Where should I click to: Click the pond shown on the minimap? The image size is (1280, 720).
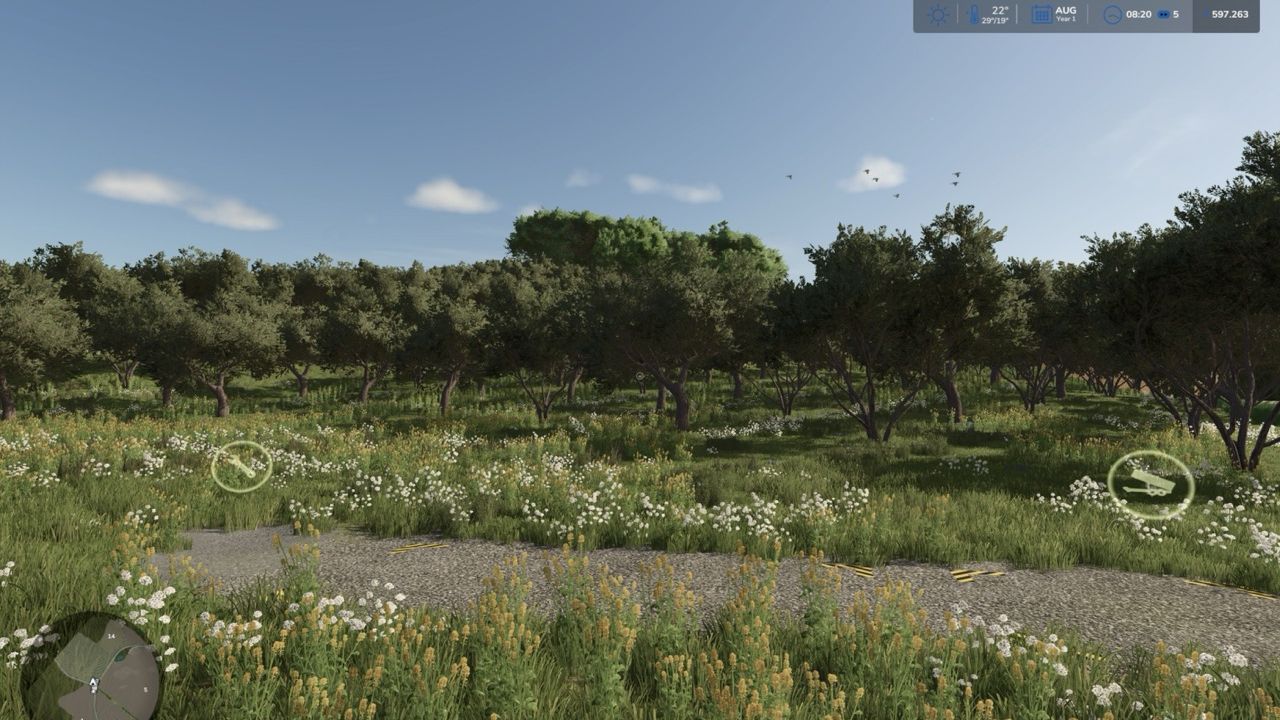click(x=121, y=656)
